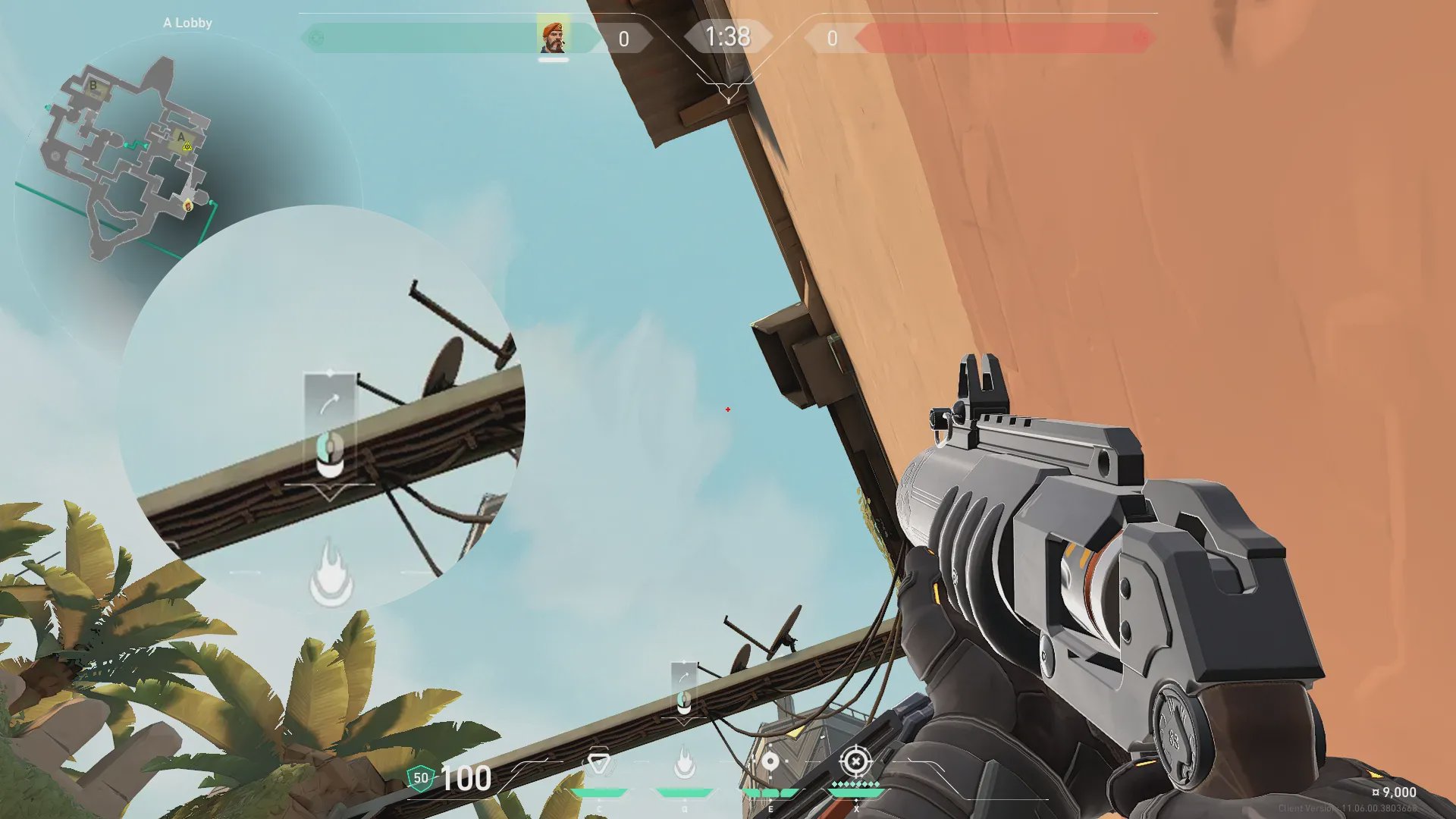Trigger the Orbital Strike ultimate icon

point(855,761)
